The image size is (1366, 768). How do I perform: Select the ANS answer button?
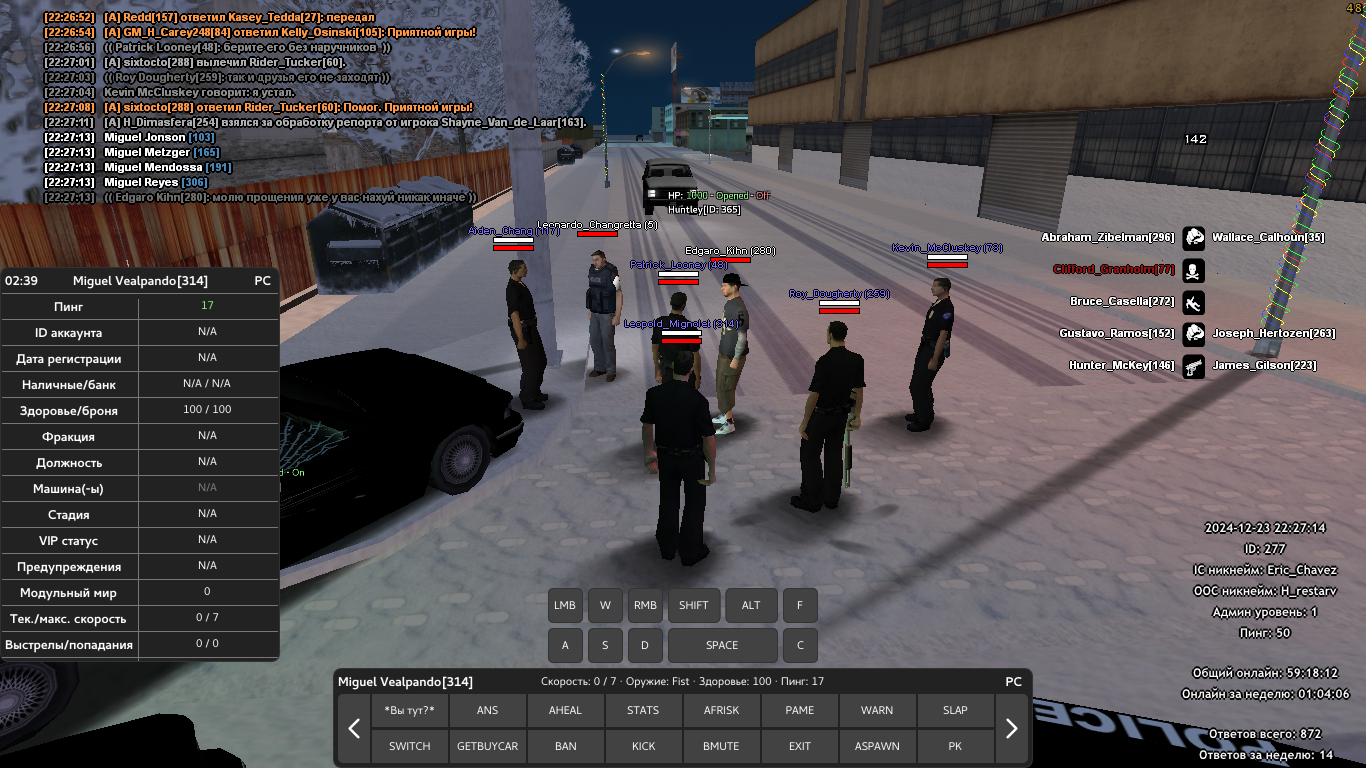point(487,710)
